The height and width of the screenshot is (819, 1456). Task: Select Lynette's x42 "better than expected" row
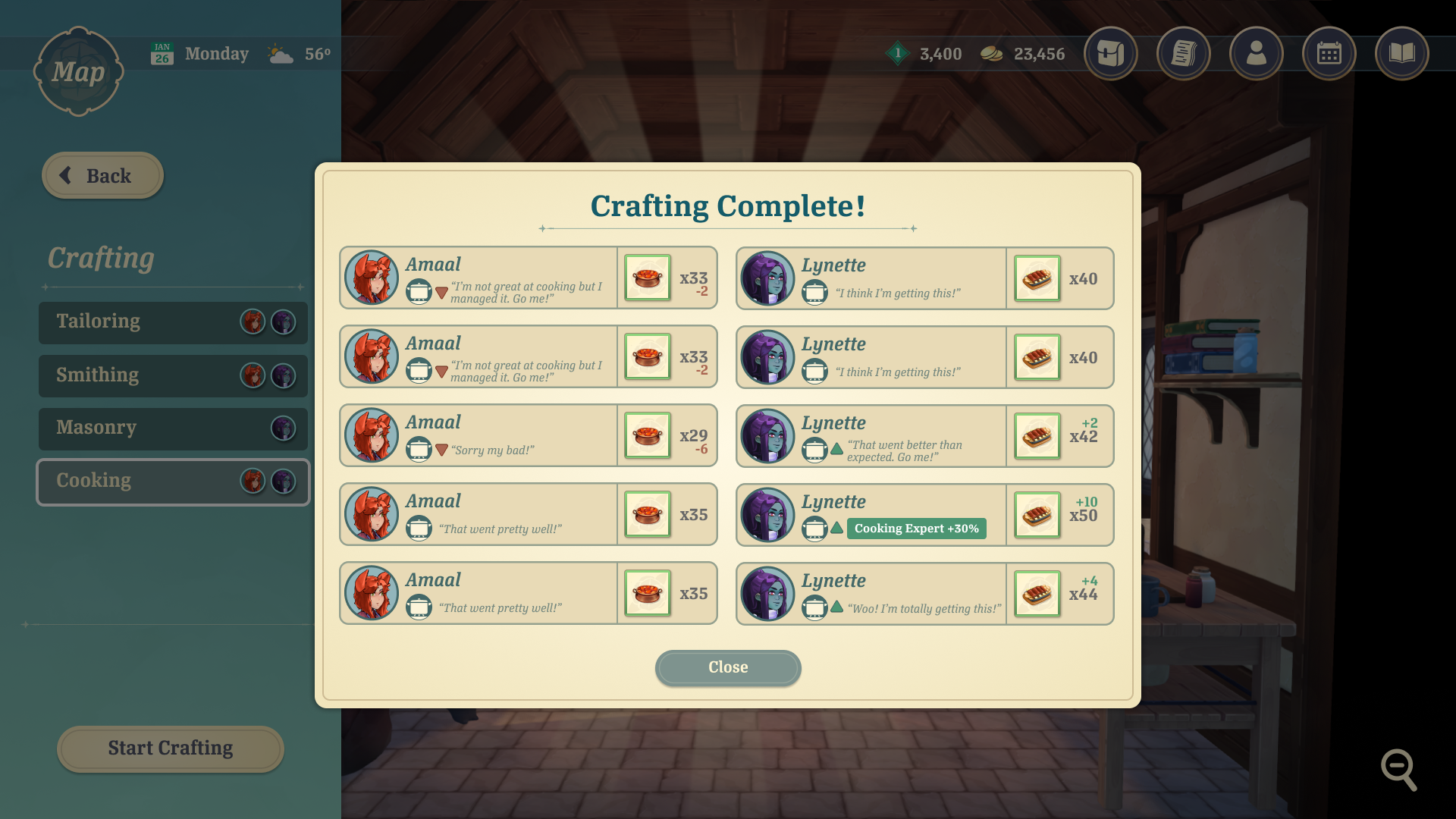click(924, 437)
